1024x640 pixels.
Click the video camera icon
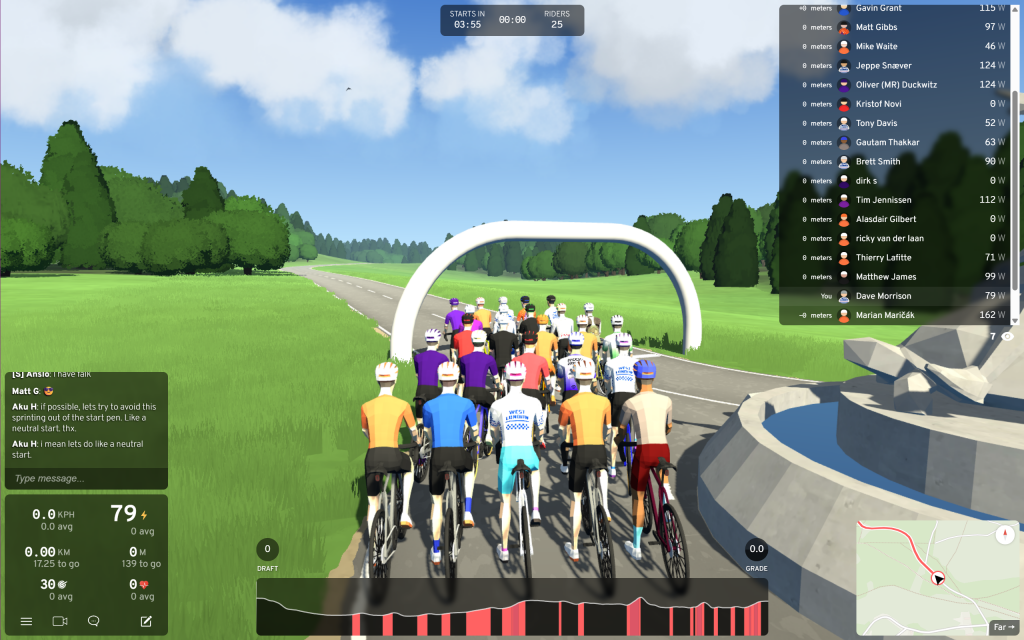60,621
